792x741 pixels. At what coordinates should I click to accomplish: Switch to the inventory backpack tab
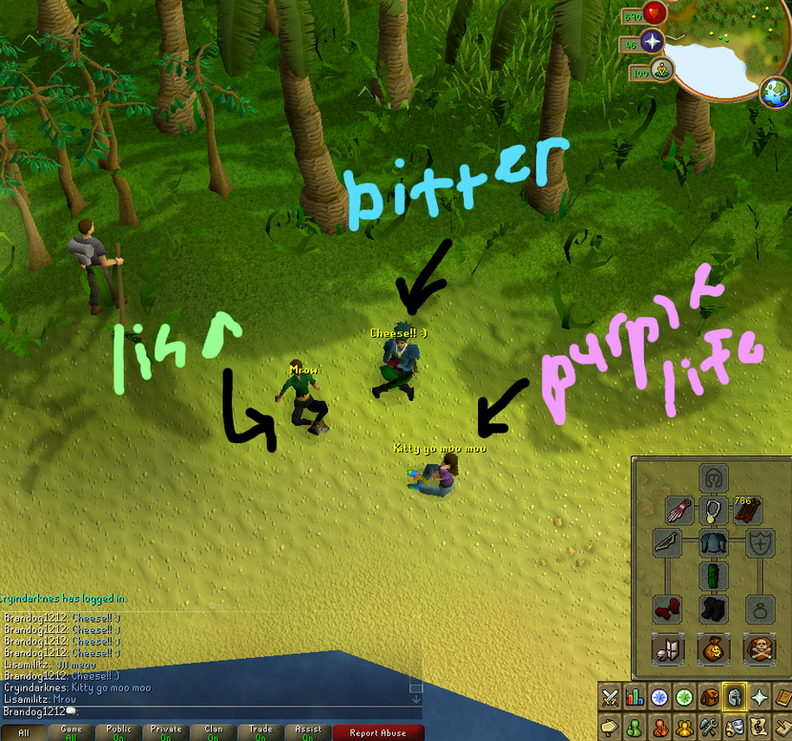[708, 697]
